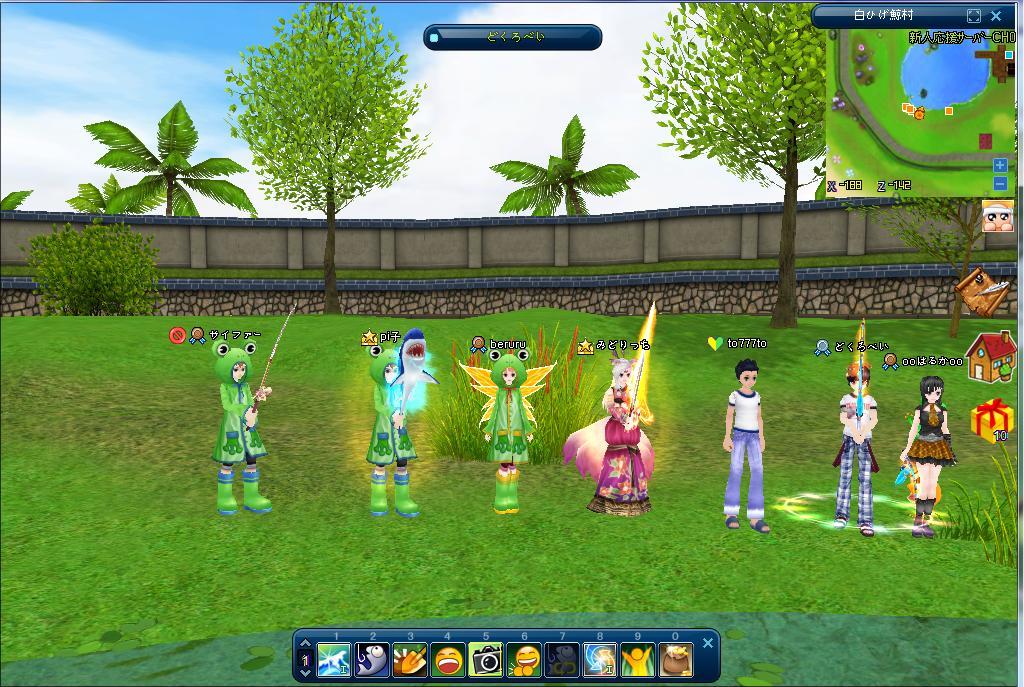Trigger the laughing face emote
This screenshot has width=1024, height=687.
coord(447,660)
